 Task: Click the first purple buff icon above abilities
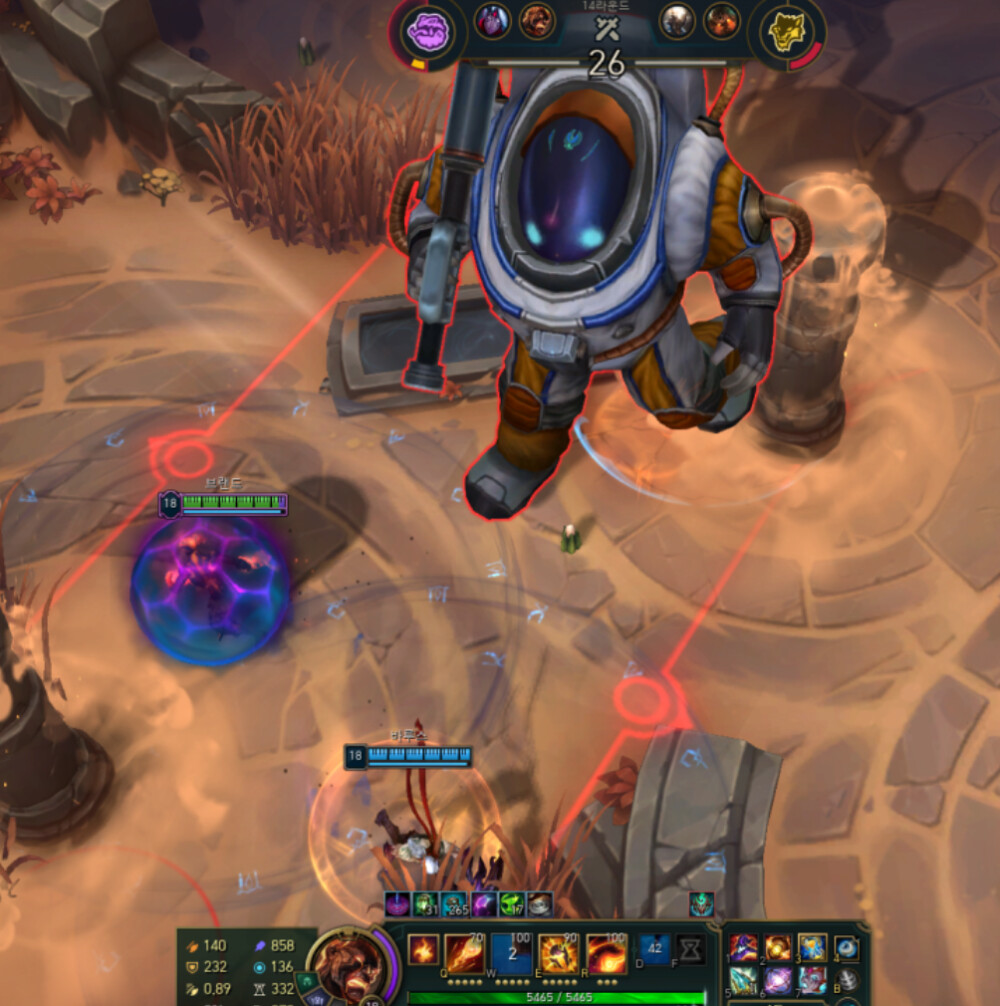pyautogui.click(x=397, y=904)
